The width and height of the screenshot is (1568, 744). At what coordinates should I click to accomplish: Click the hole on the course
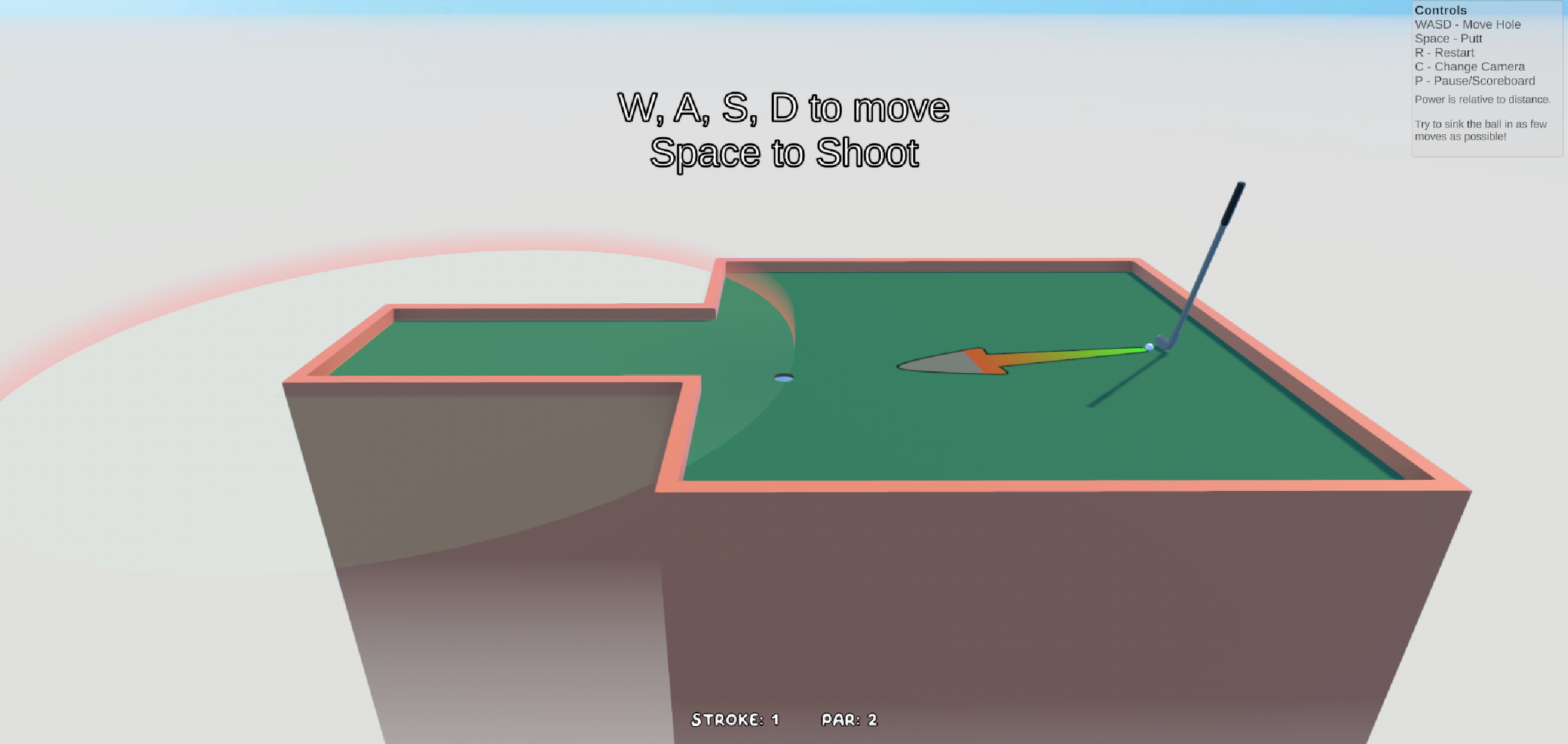click(783, 378)
